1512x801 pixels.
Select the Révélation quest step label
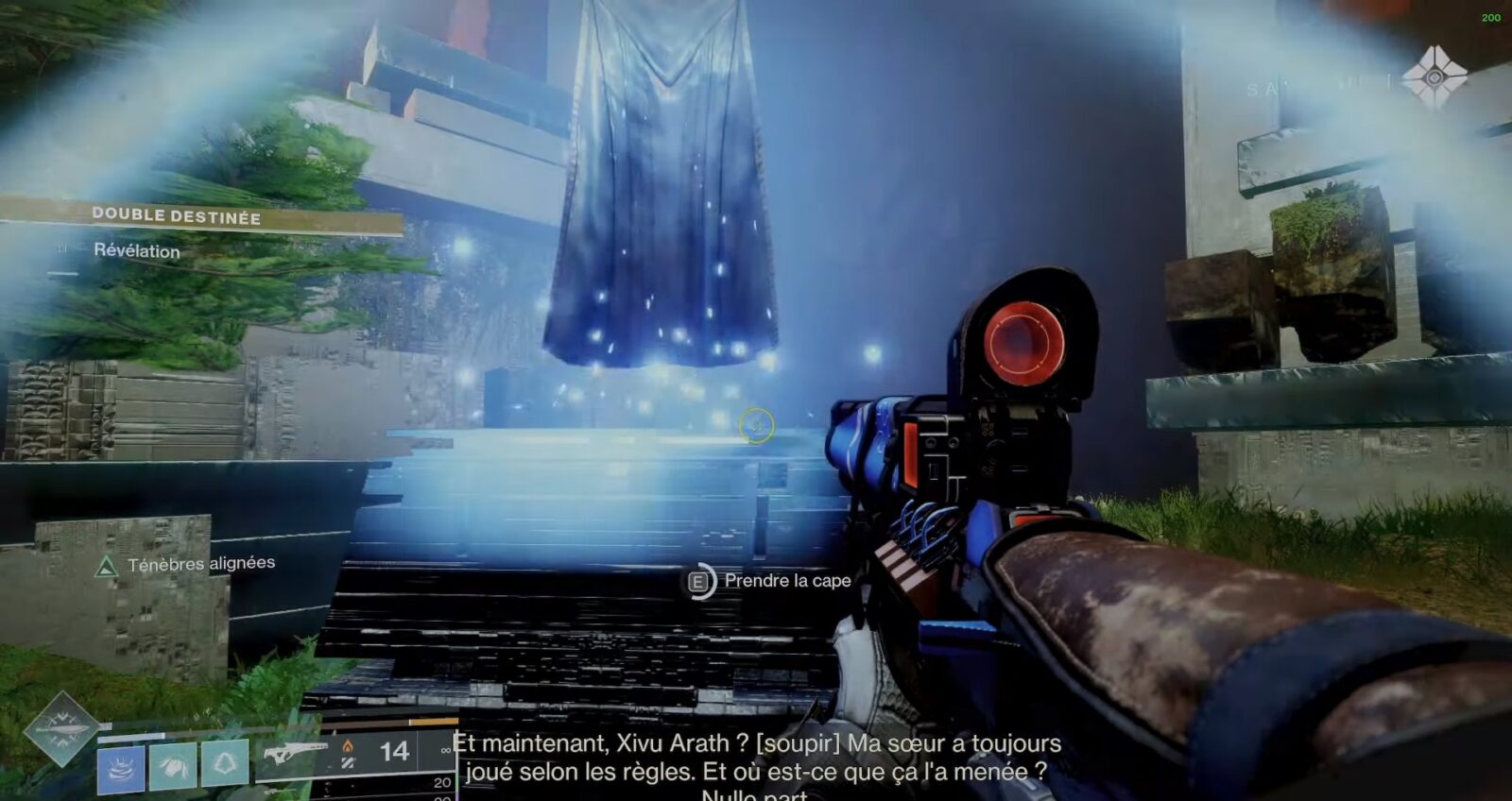point(138,252)
